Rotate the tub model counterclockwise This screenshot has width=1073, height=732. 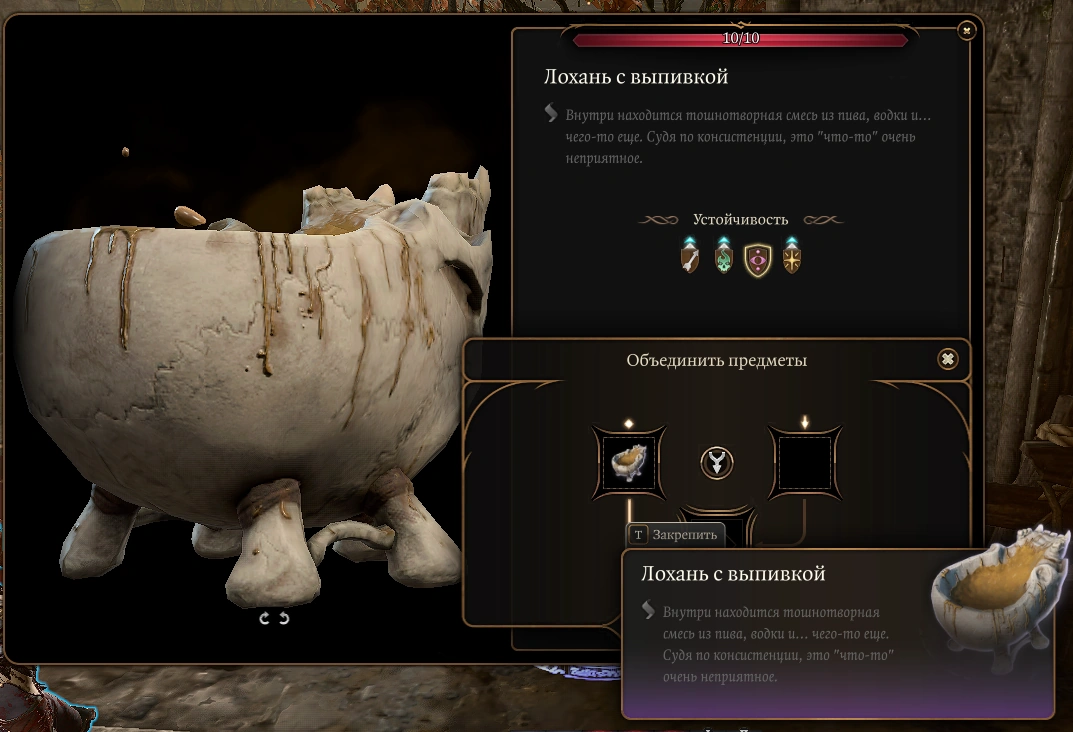tap(284, 619)
